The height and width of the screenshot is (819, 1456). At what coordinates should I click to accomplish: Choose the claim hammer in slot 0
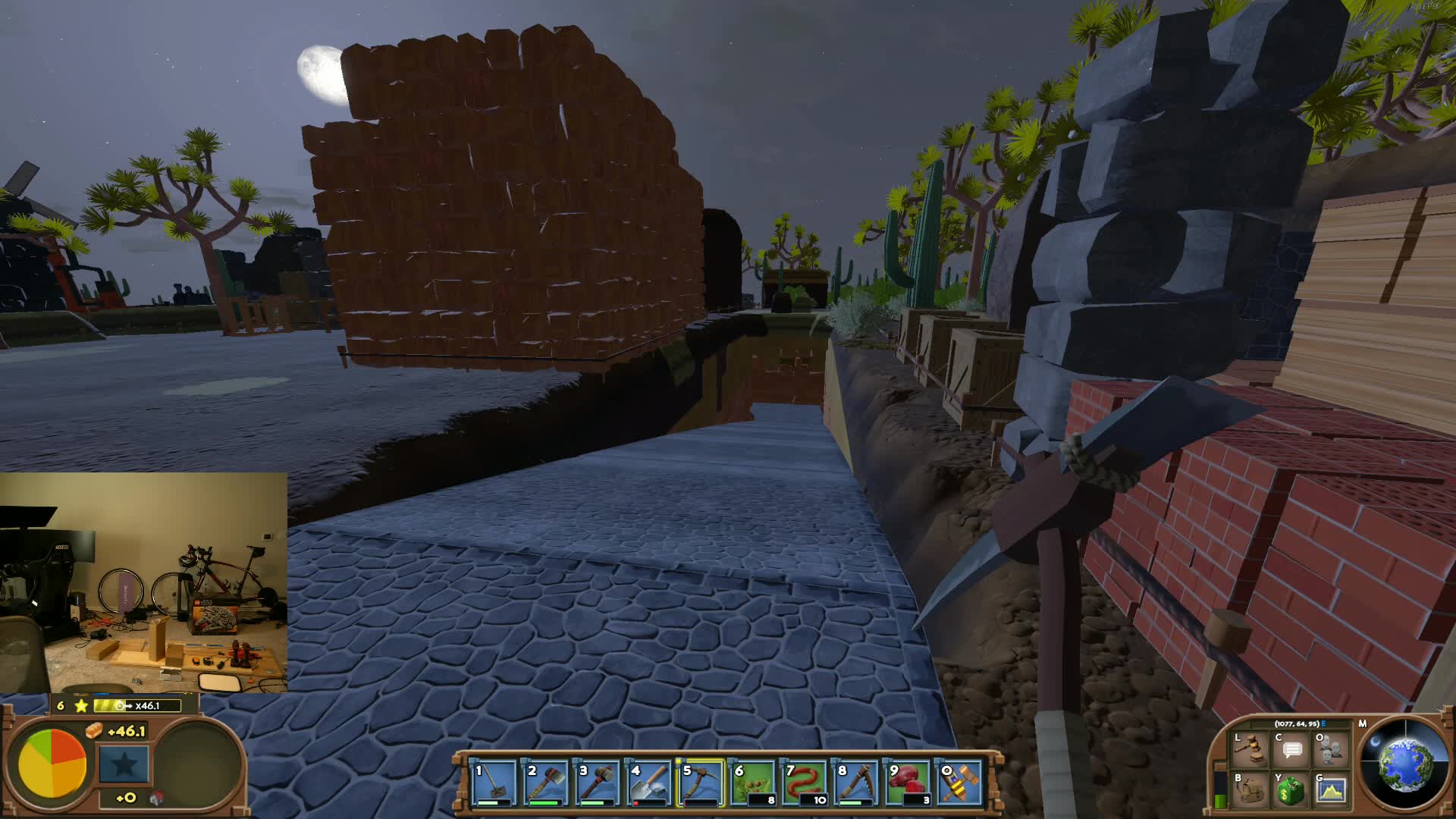pyautogui.click(x=959, y=783)
